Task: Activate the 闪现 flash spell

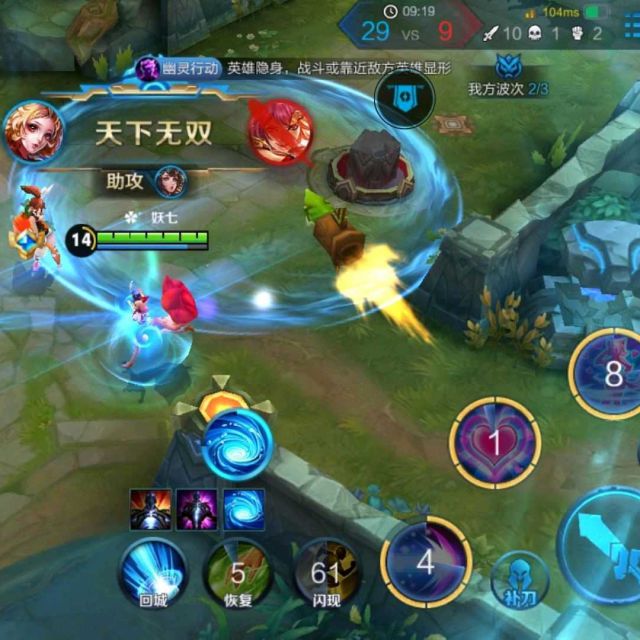Action: pos(325,572)
